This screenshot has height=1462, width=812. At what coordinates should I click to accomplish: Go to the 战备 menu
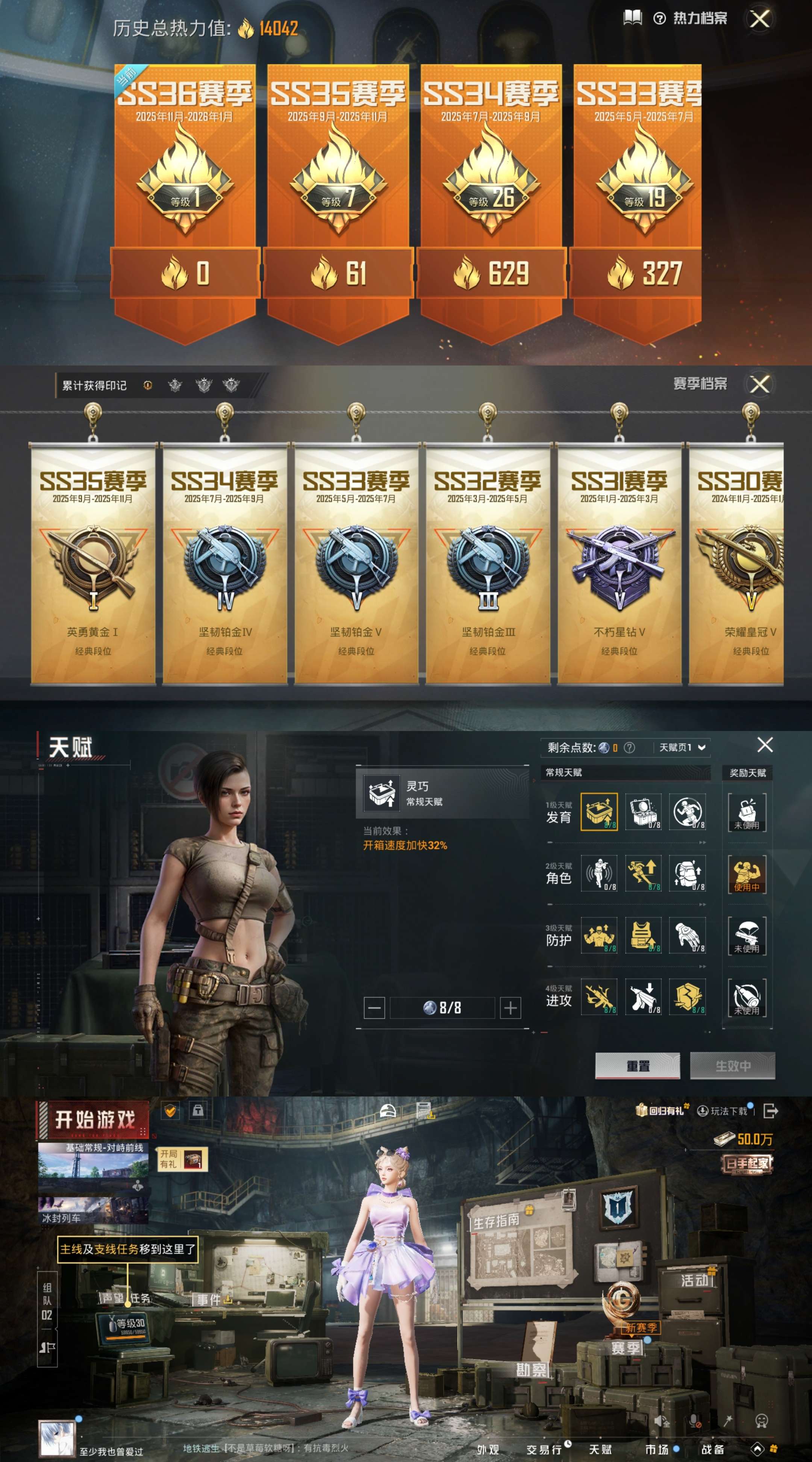pyautogui.click(x=713, y=1449)
